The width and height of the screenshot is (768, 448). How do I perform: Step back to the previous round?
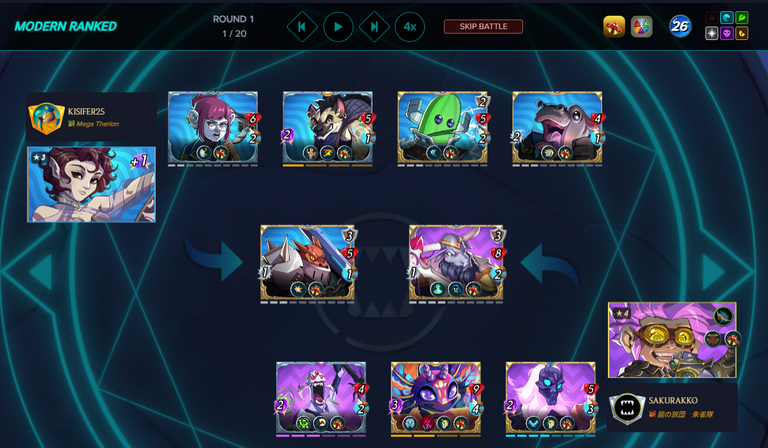tap(302, 26)
